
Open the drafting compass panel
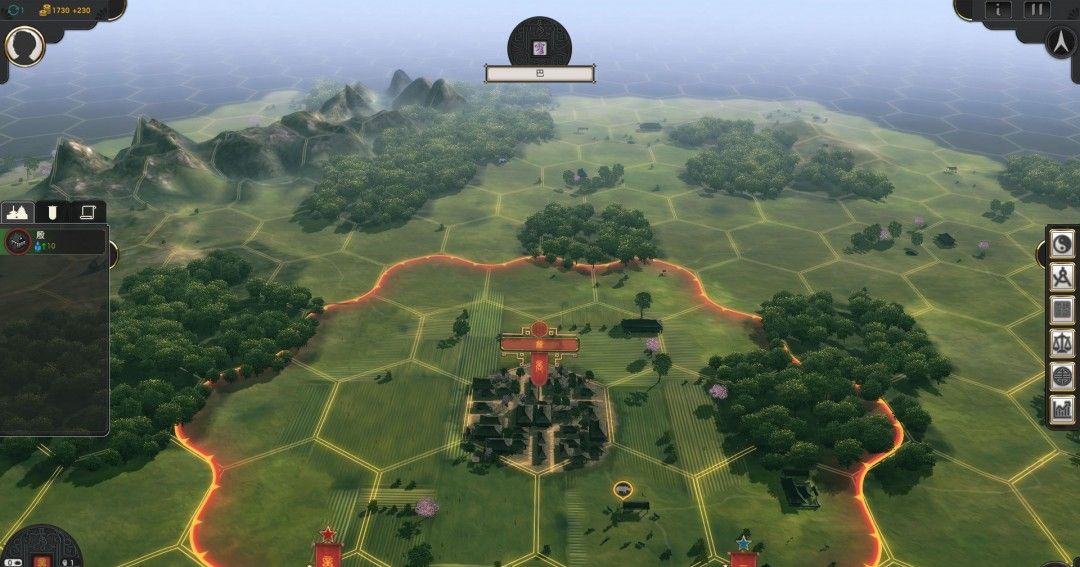click(1062, 277)
